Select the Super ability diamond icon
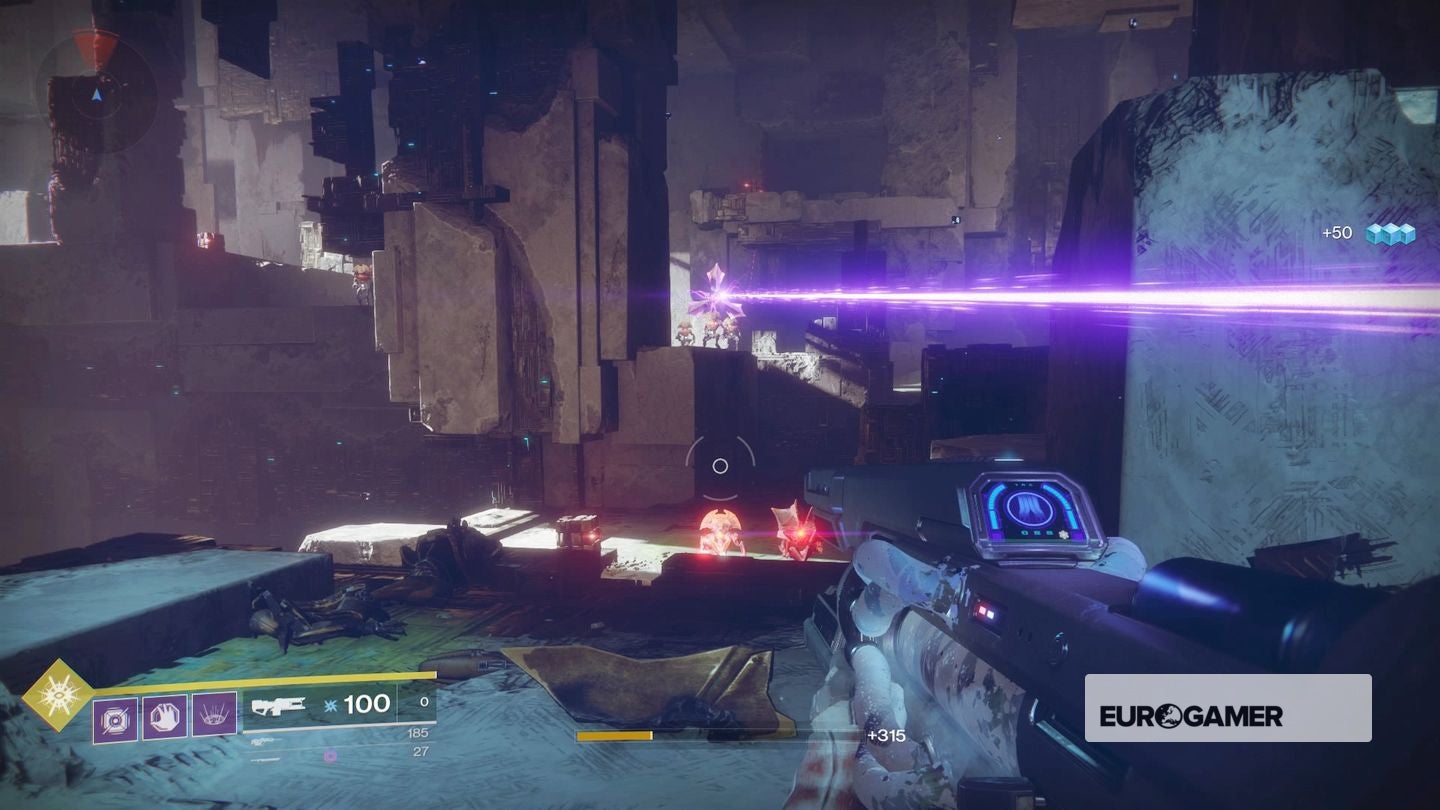Image resolution: width=1440 pixels, height=810 pixels. click(59, 697)
